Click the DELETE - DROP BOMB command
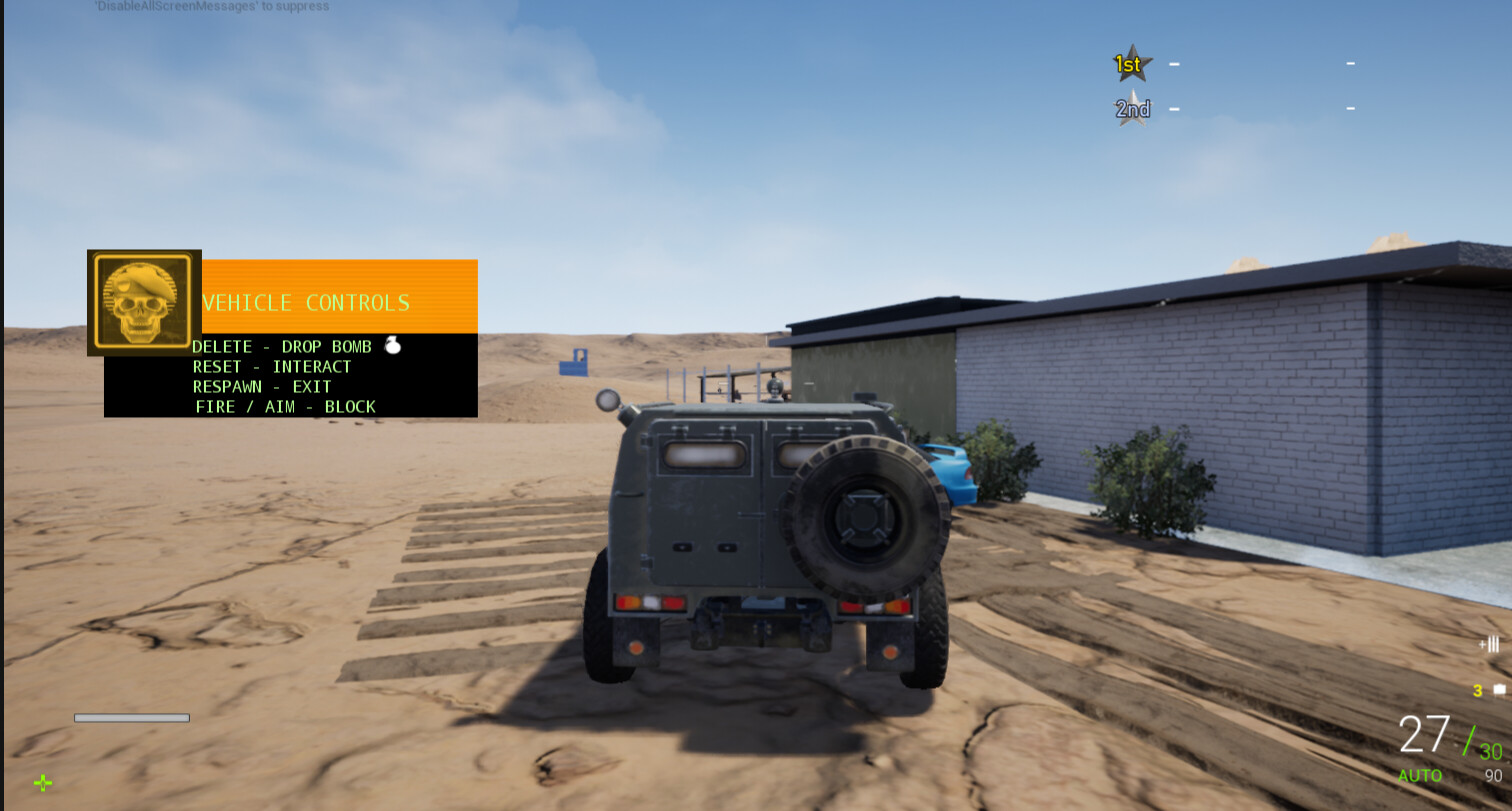Screen dimensions: 1512x811 coord(283,346)
